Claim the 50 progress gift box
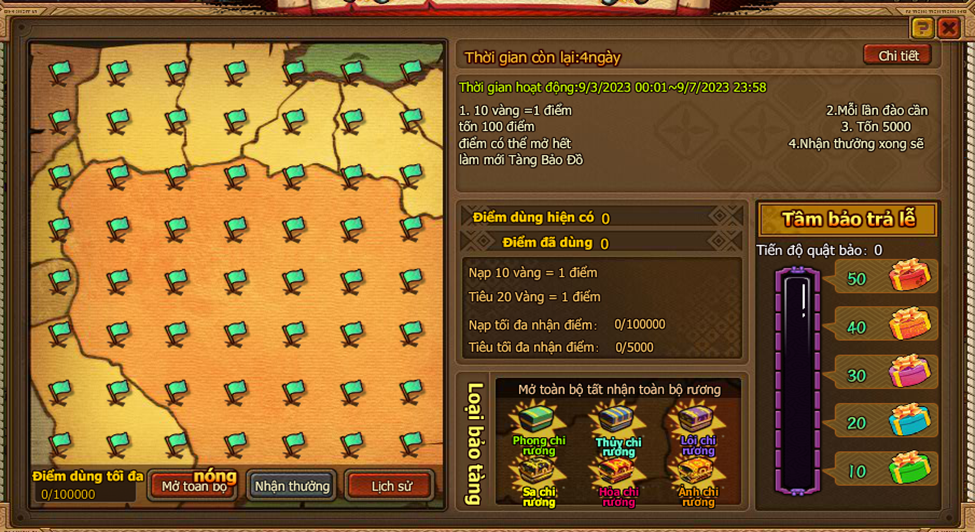 coord(909,276)
